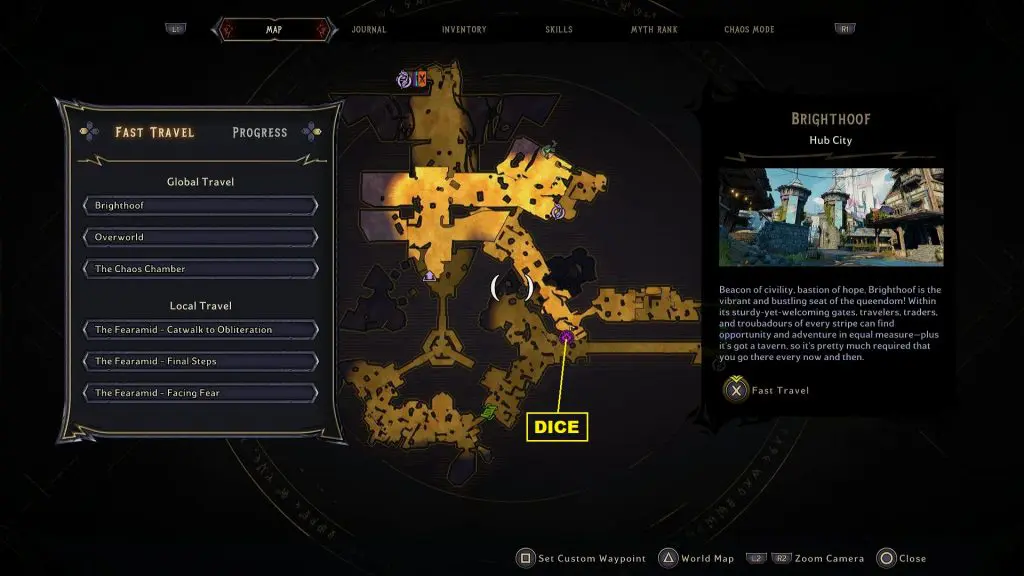
Task: Go to the Skills tab
Action: click(x=559, y=30)
